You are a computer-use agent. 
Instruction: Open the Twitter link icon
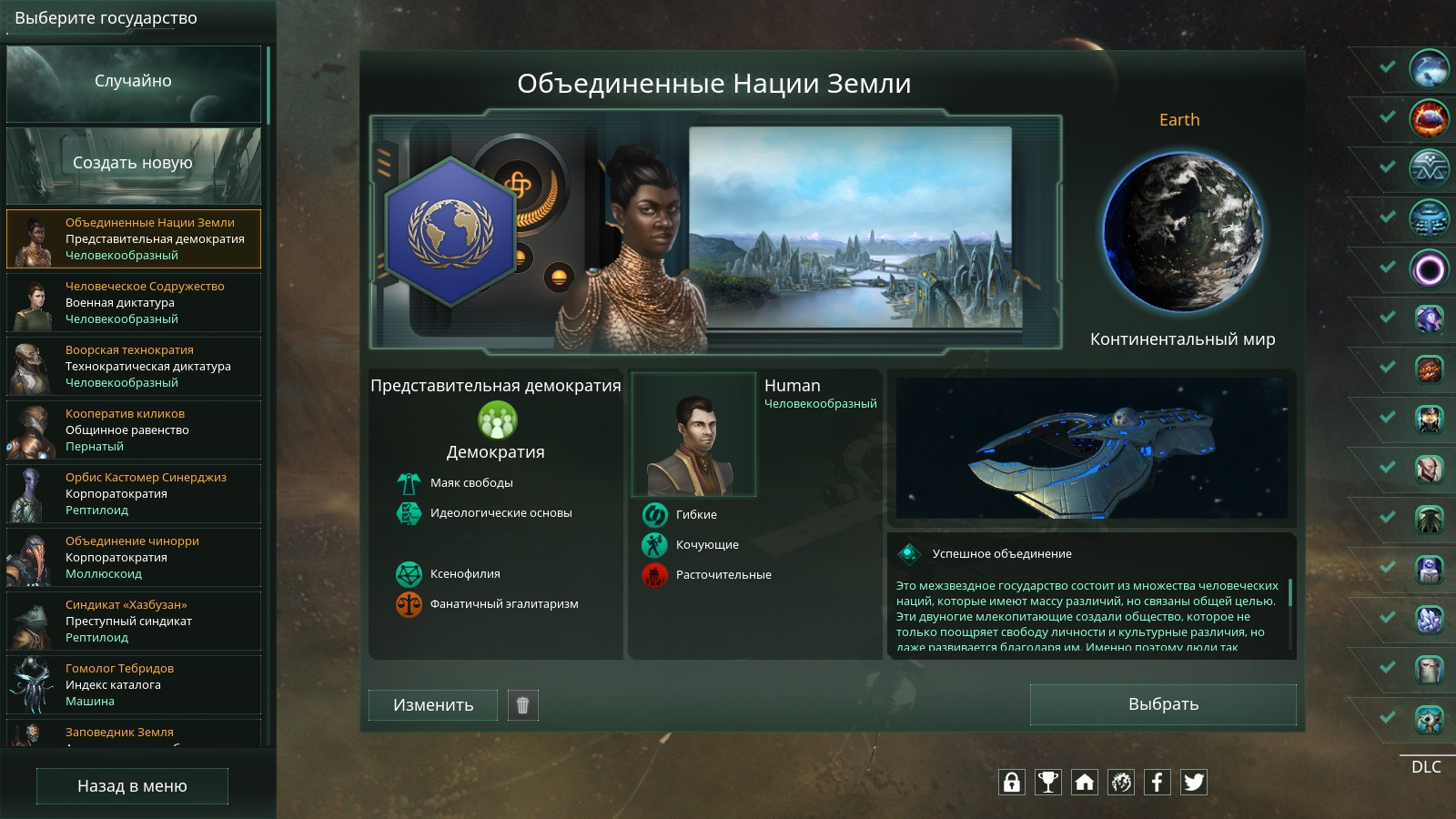1193,782
